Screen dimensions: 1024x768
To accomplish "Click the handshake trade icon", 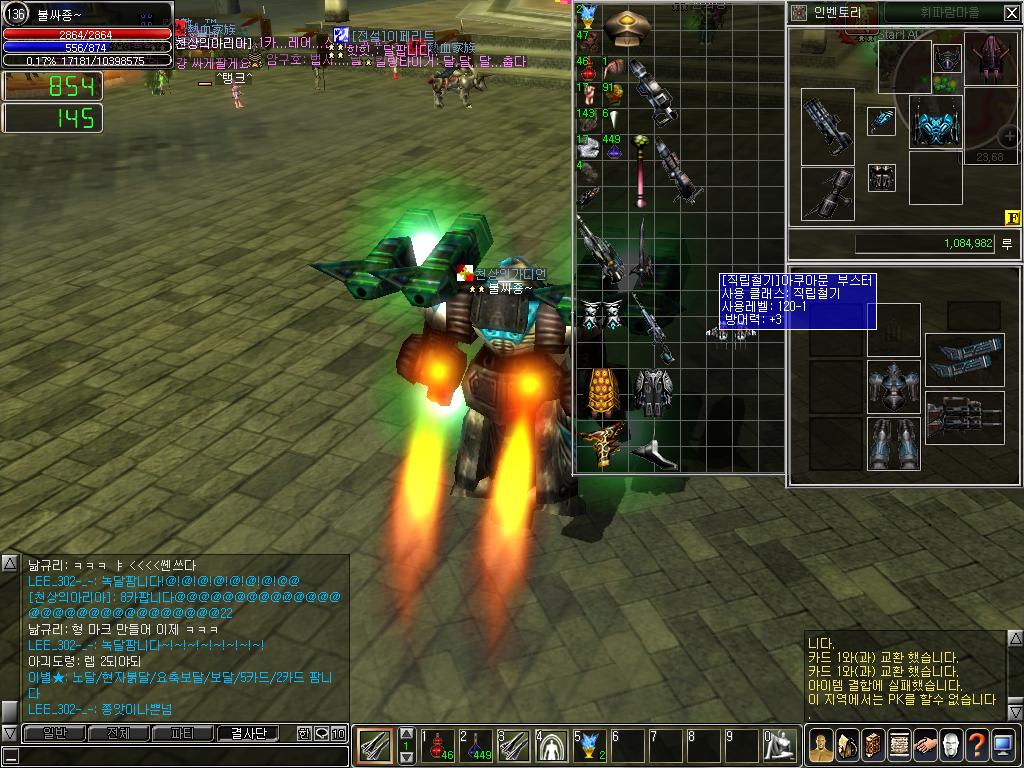I will (x=925, y=745).
